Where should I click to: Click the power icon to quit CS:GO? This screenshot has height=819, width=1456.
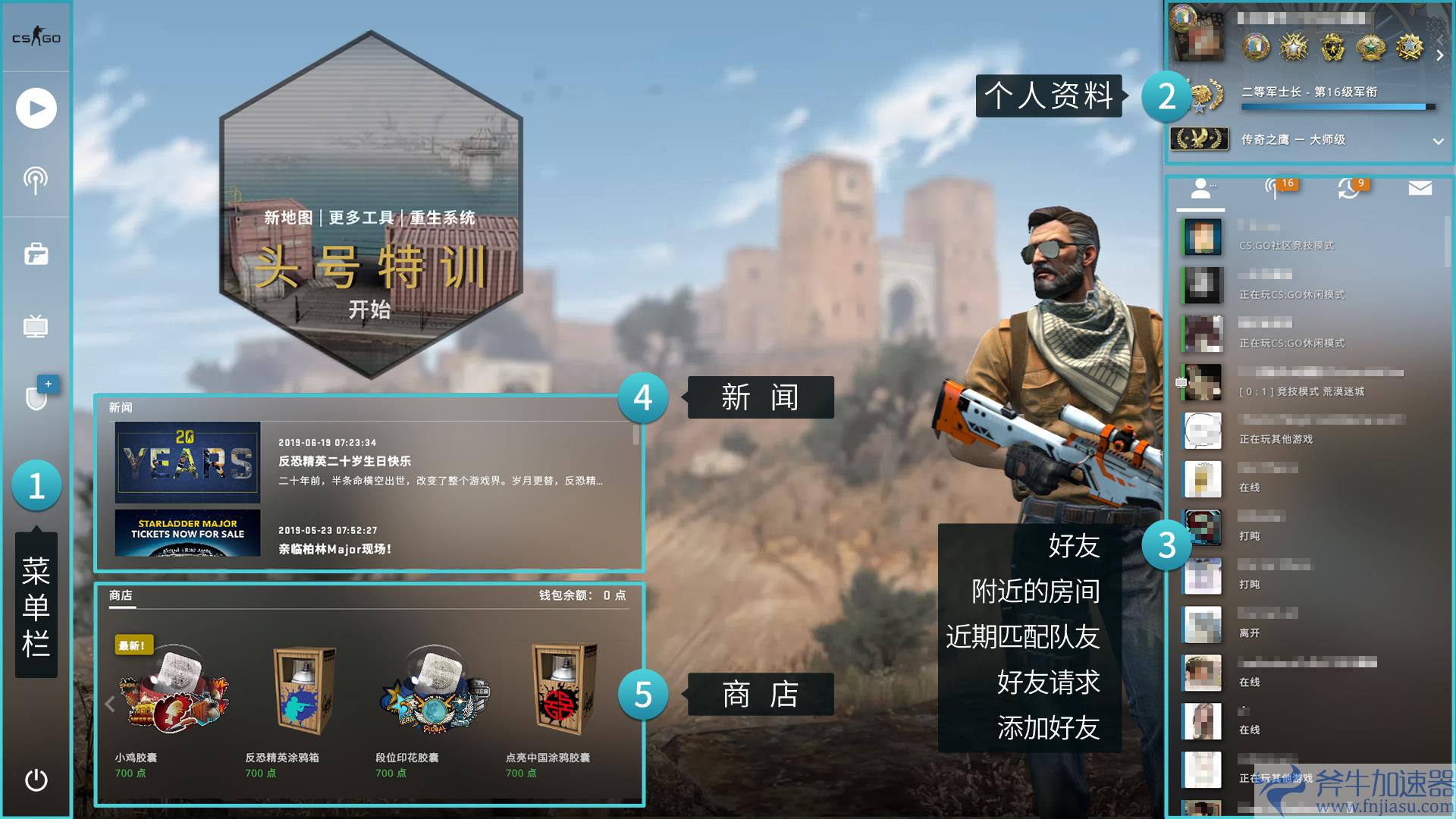(x=36, y=777)
